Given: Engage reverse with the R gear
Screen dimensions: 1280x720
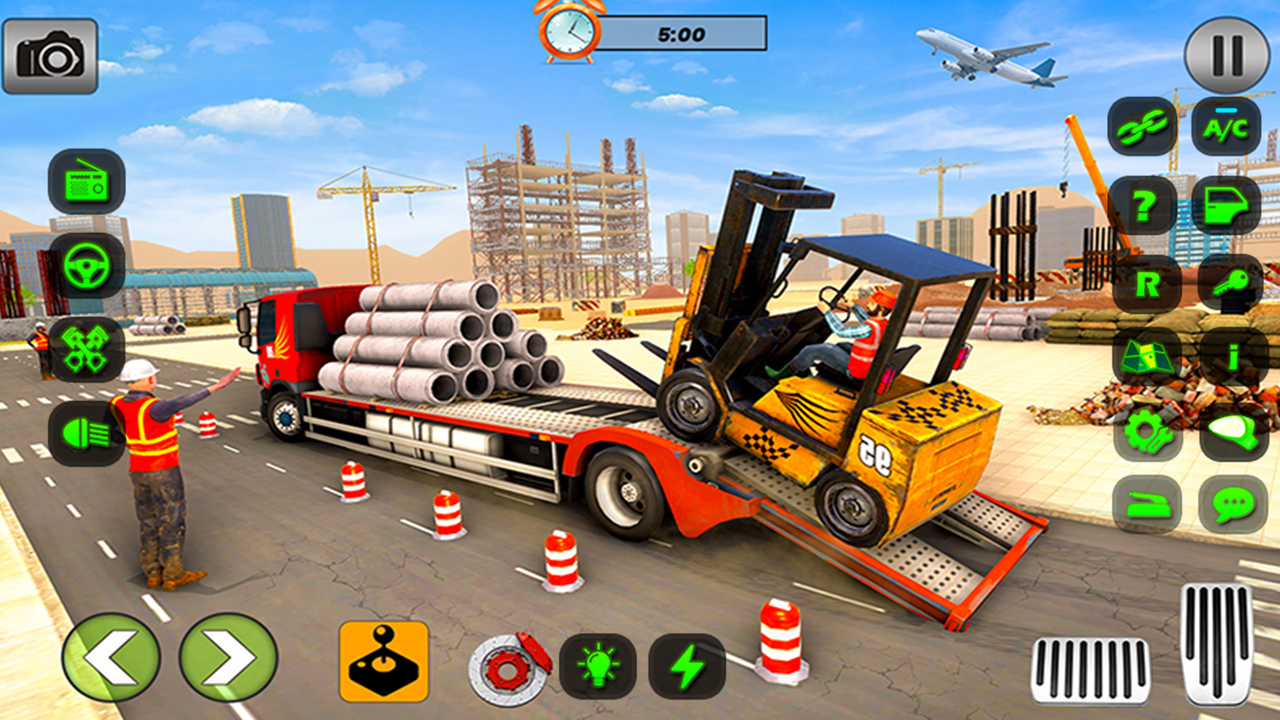Looking at the screenshot, I should coord(1147,284).
